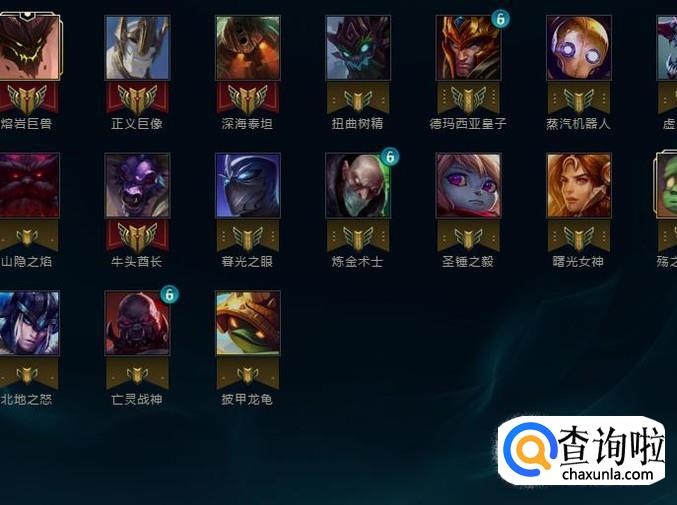The height and width of the screenshot is (505, 677).
Task: Select the 扭曲树精 champion portrait
Action: (358, 48)
